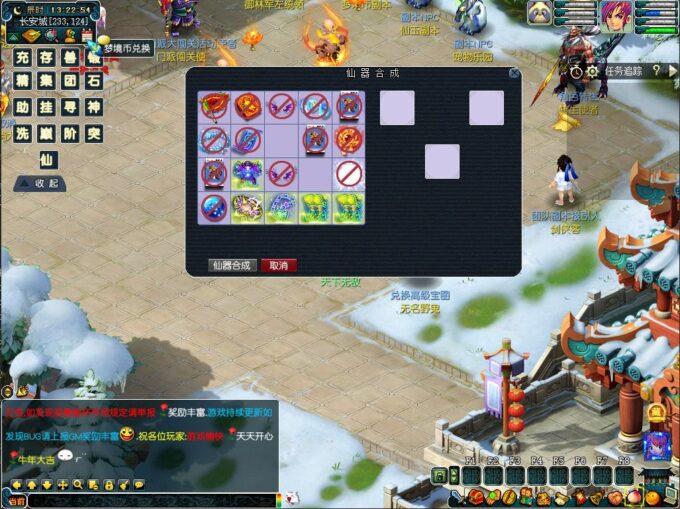Close the 仙器合成 window
This screenshot has width=680, height=509.
click(x=514, y=73)
